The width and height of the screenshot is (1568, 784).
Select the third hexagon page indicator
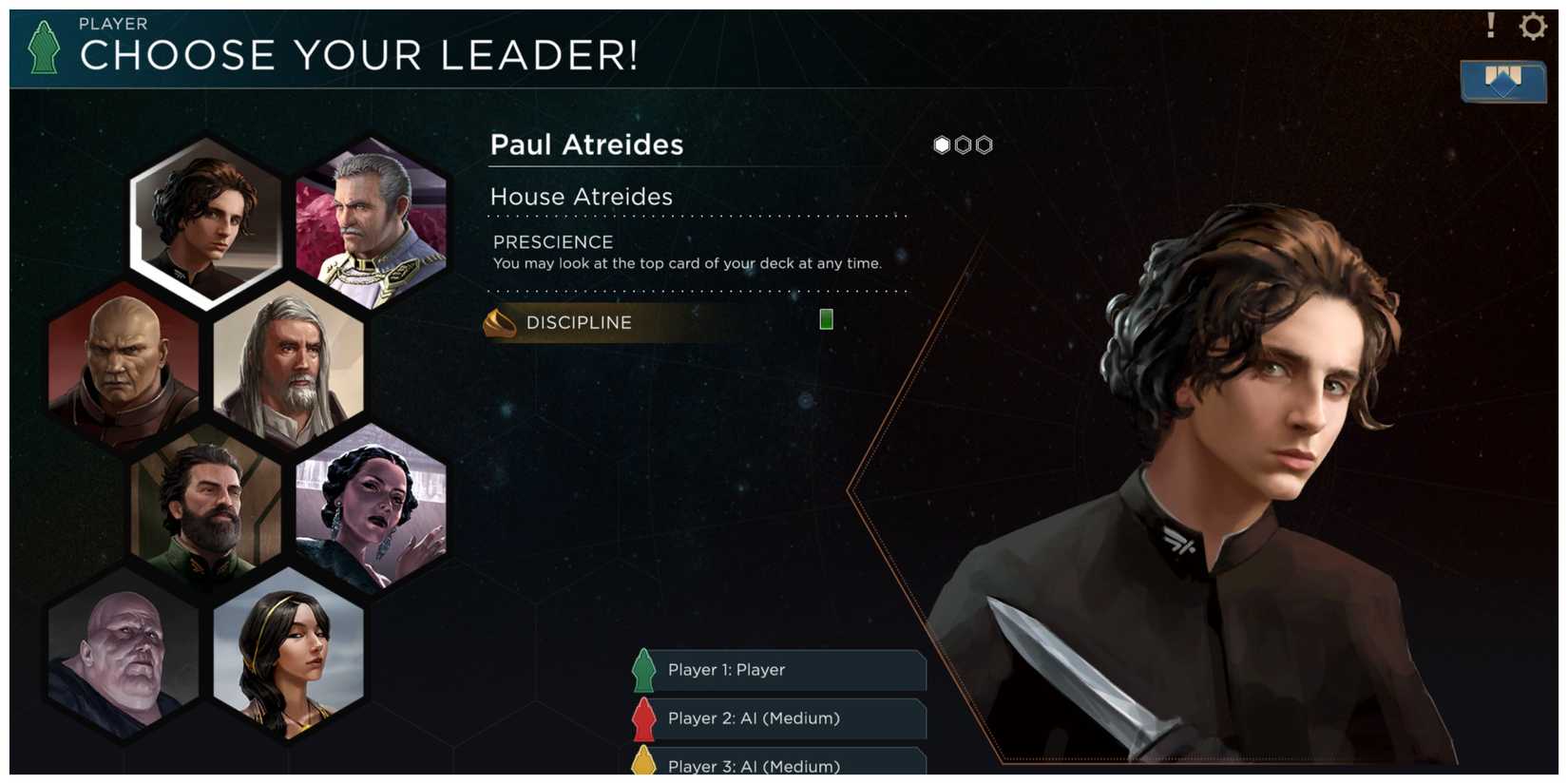(x=984, y=144)
